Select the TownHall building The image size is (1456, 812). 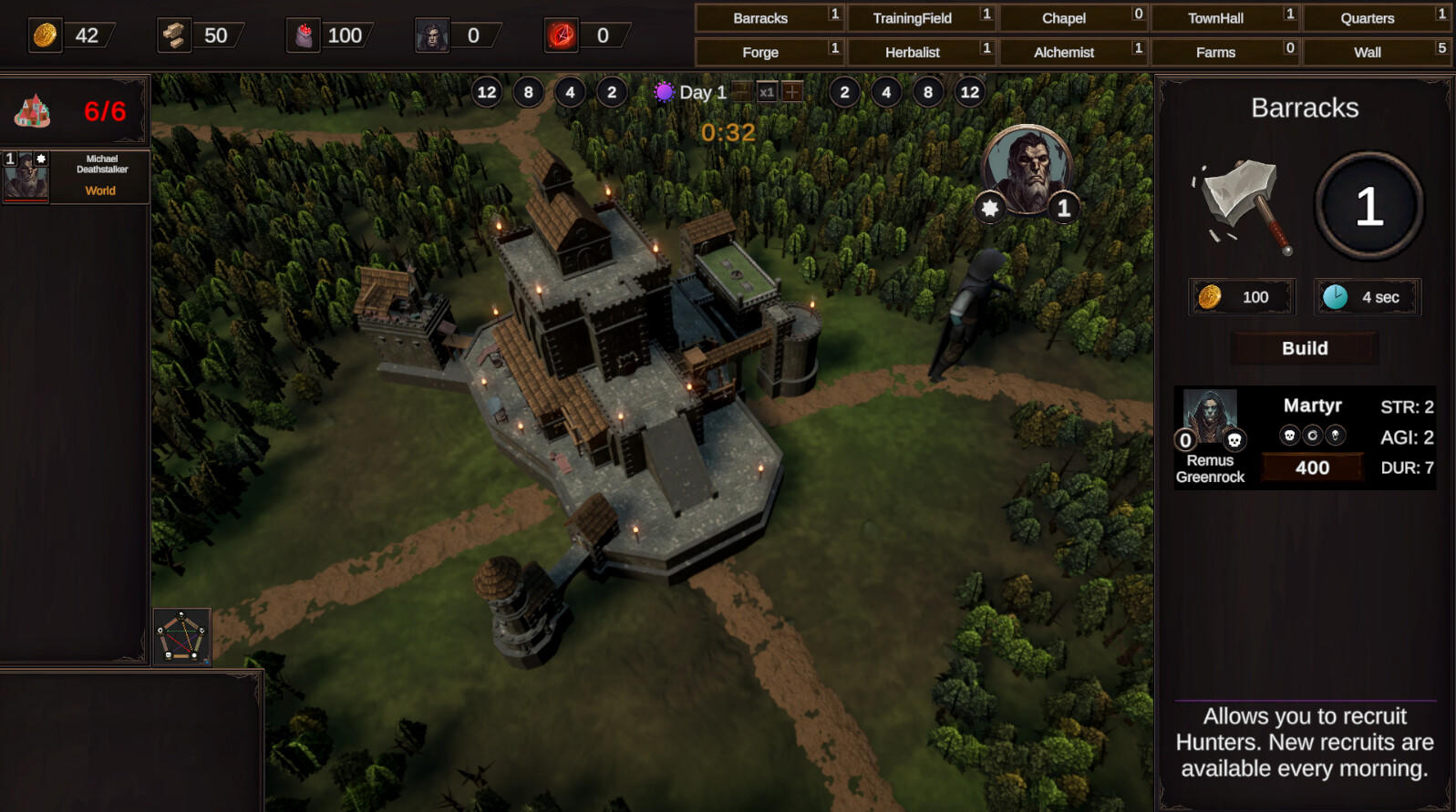tap(1215, 18)
